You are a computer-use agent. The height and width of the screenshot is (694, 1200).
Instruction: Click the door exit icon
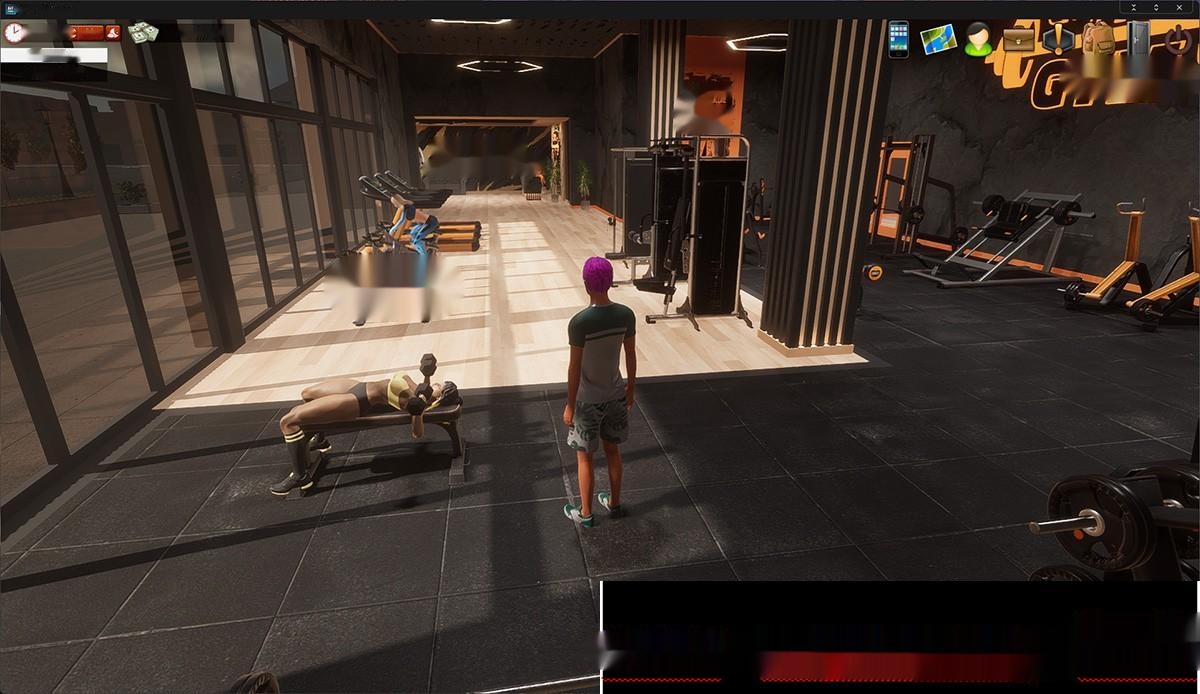pos(1140,40)
